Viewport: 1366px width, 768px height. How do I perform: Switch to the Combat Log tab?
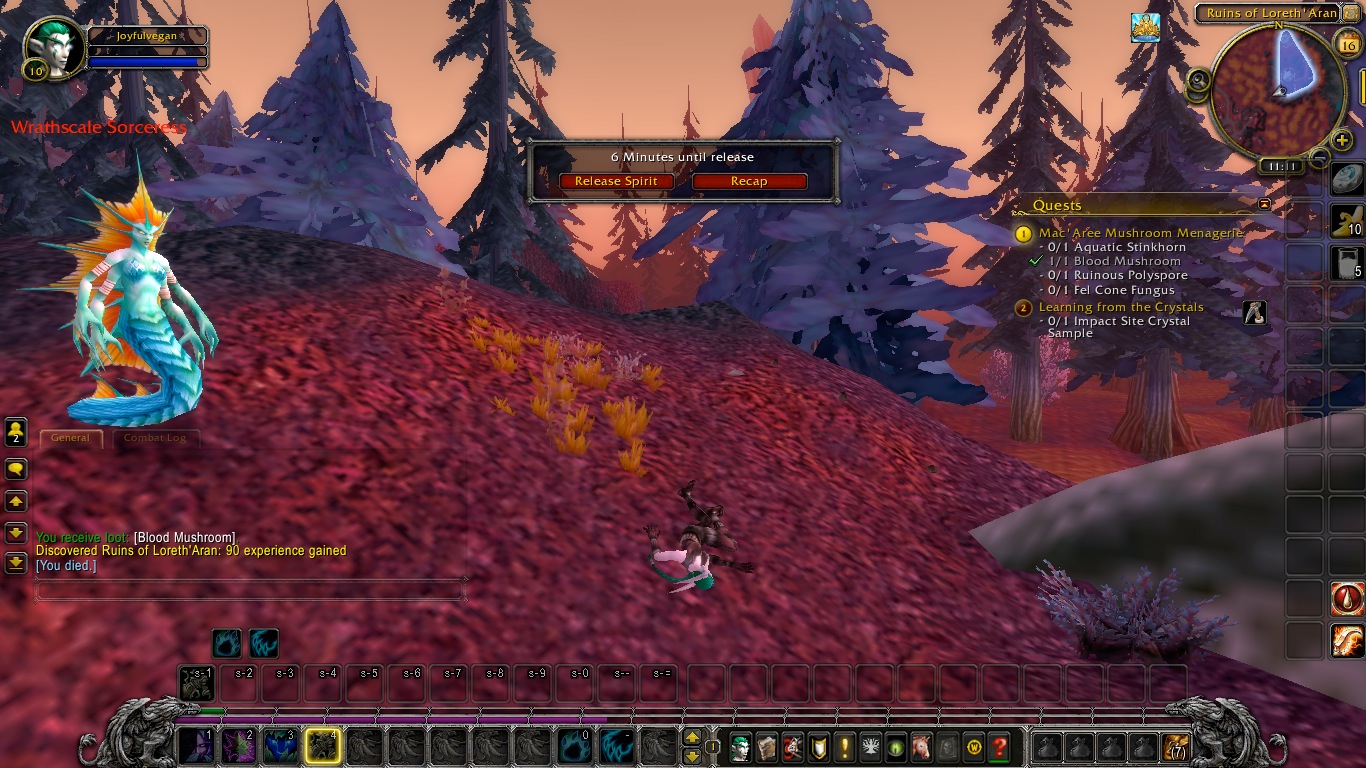click(155, 438)
